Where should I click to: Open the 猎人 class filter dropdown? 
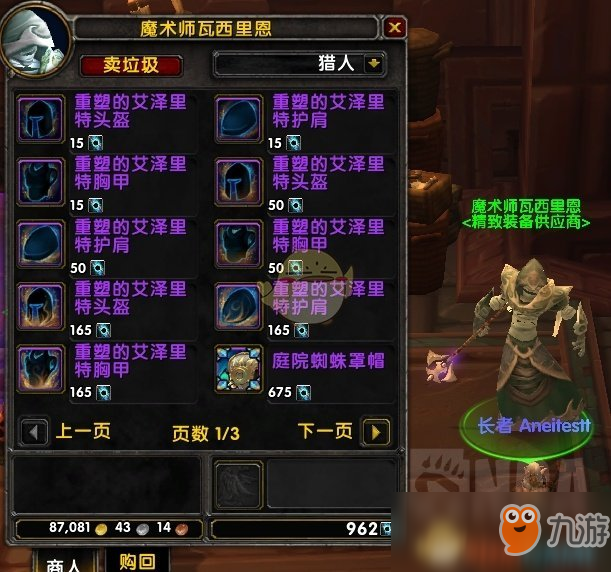(x=375, y=64)
